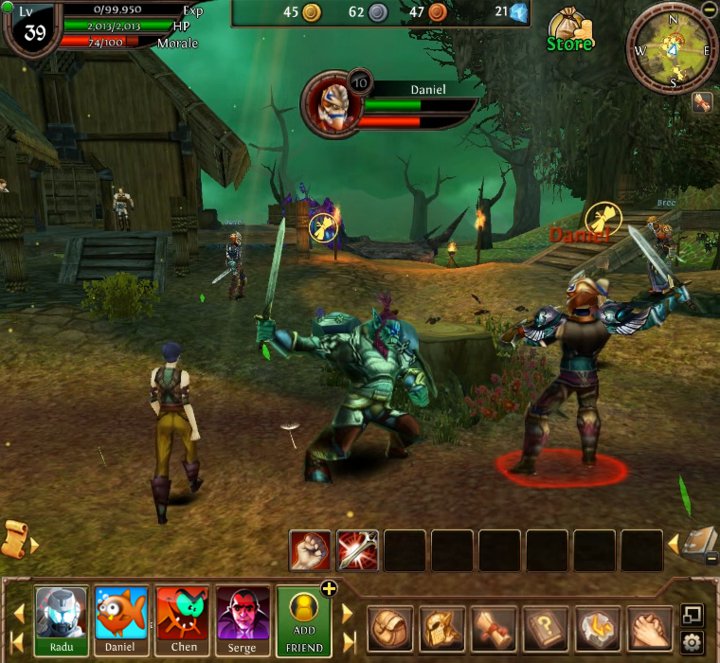Select friend Serge's vampire portrait
Image resolution: width=720 pixels, height=663 pixels.
tap(243, 613)
